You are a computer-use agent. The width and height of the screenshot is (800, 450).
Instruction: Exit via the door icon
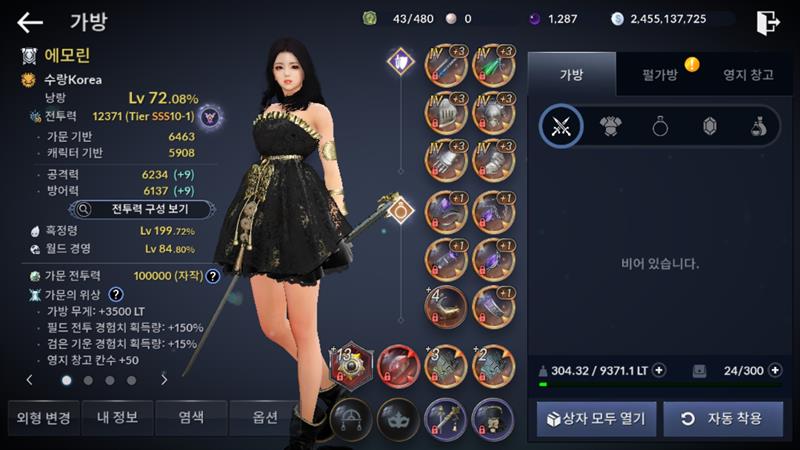point(767,21)
